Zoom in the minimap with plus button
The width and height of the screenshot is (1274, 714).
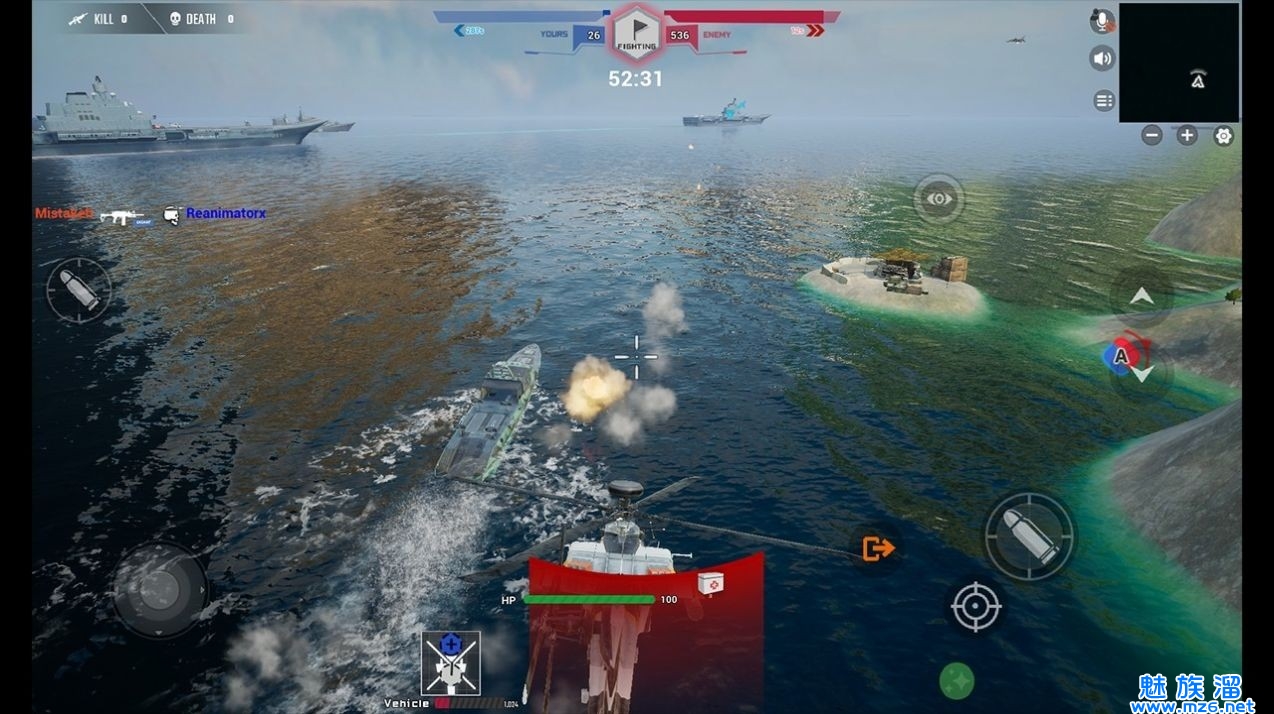tap(1187, 136)
